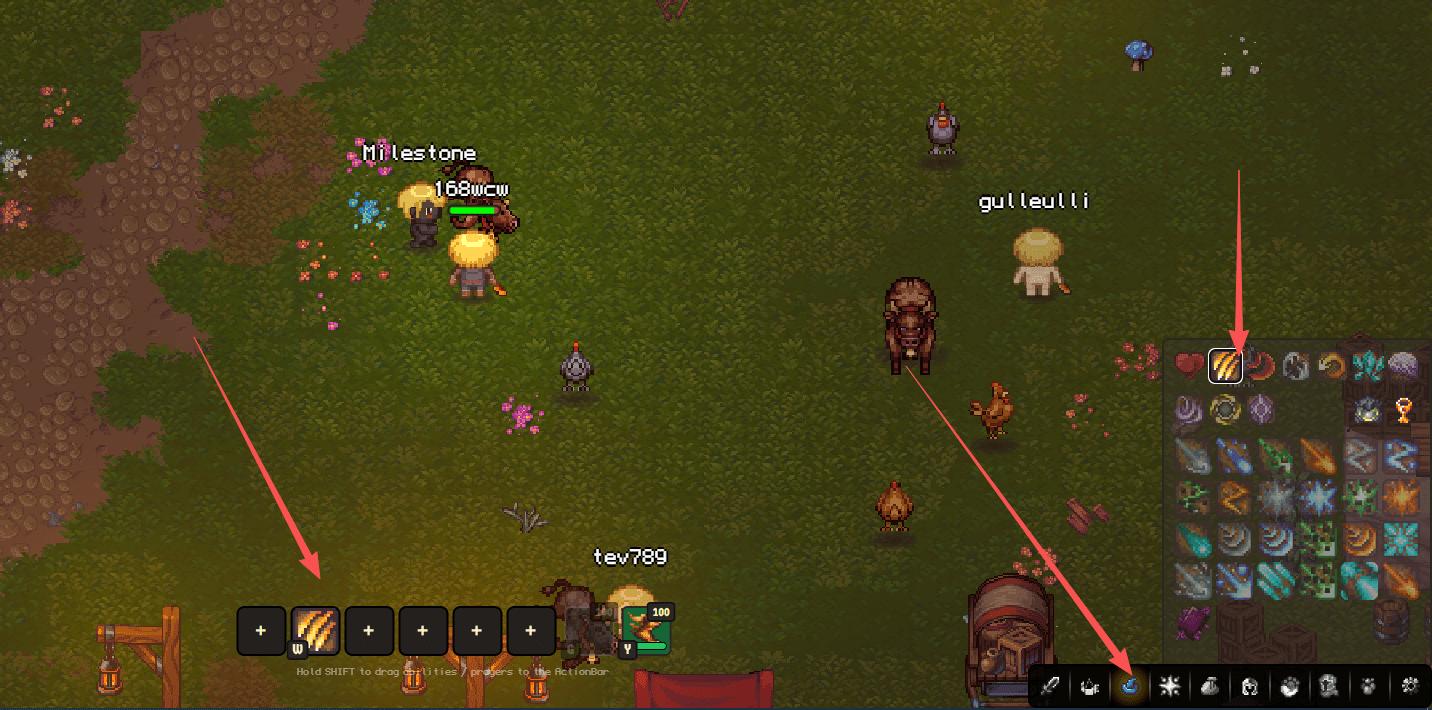Screen dimensions: 1432x710
Task: Open the bag inventory tab
Action: tap(1209, 686)
